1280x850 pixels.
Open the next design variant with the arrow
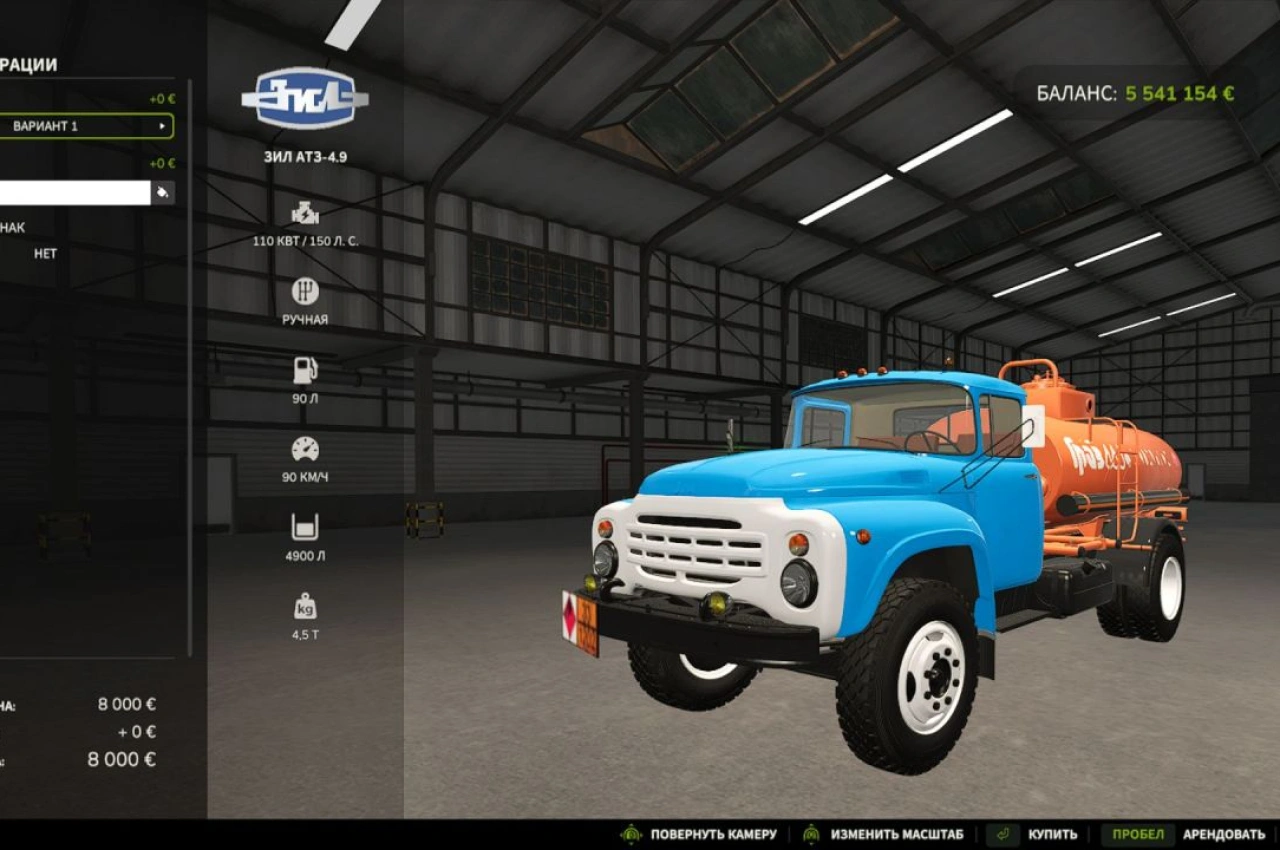point(164,127)
